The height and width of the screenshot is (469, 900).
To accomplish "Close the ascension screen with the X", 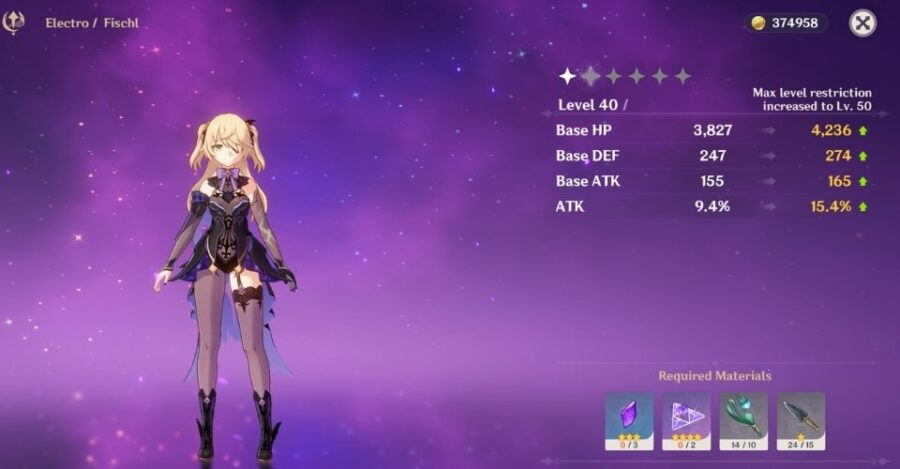I will (x=862, y=23).
